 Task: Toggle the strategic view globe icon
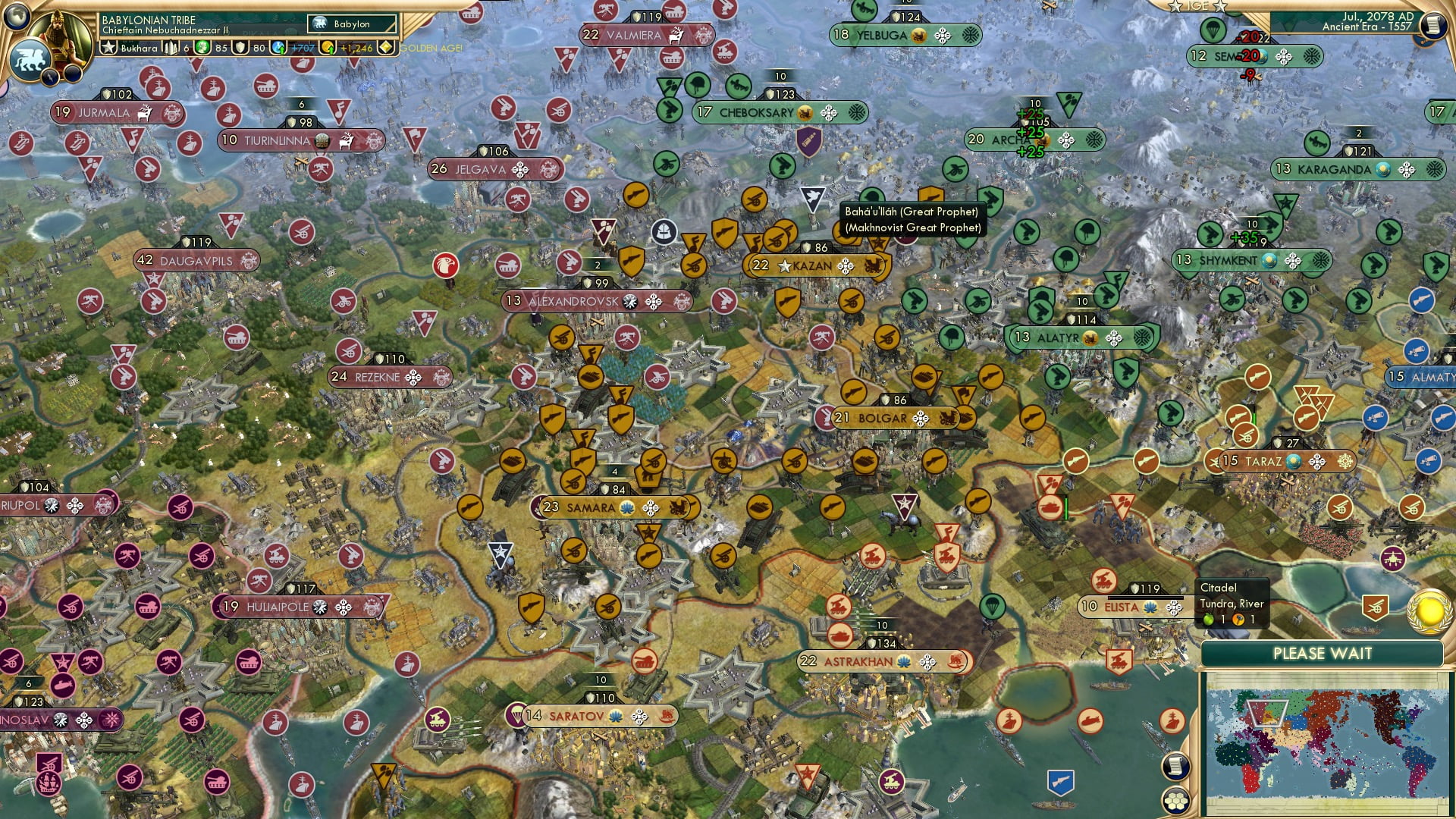click(x=16, y=17)
